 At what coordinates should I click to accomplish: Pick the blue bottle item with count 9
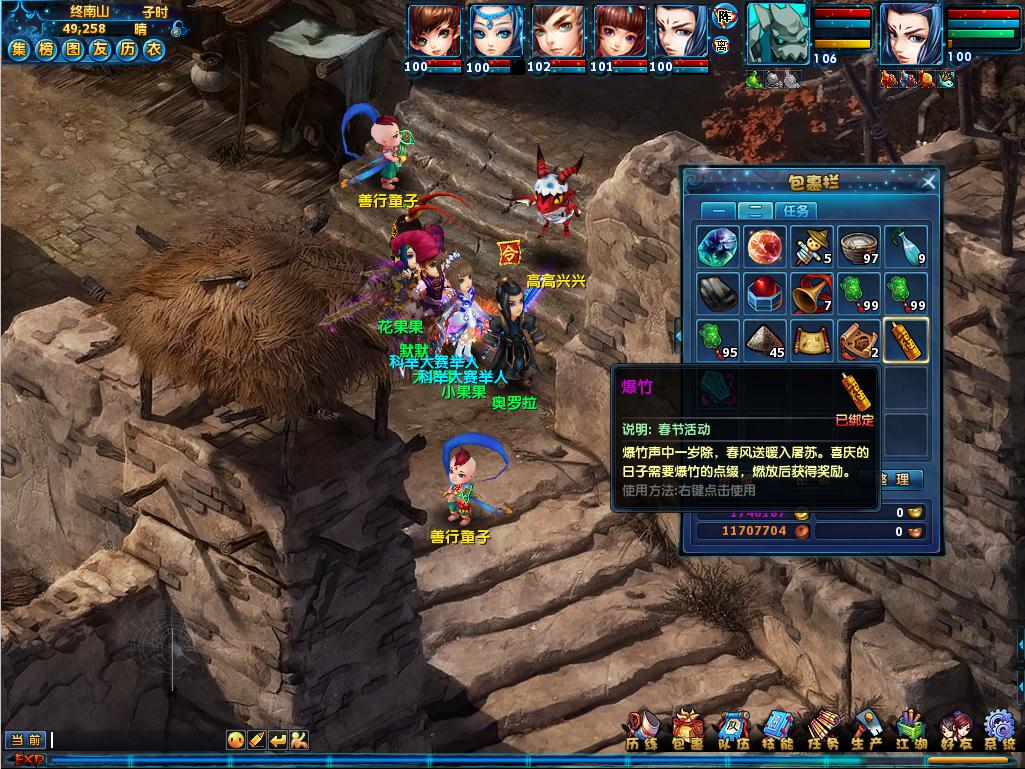coord(907,246)
